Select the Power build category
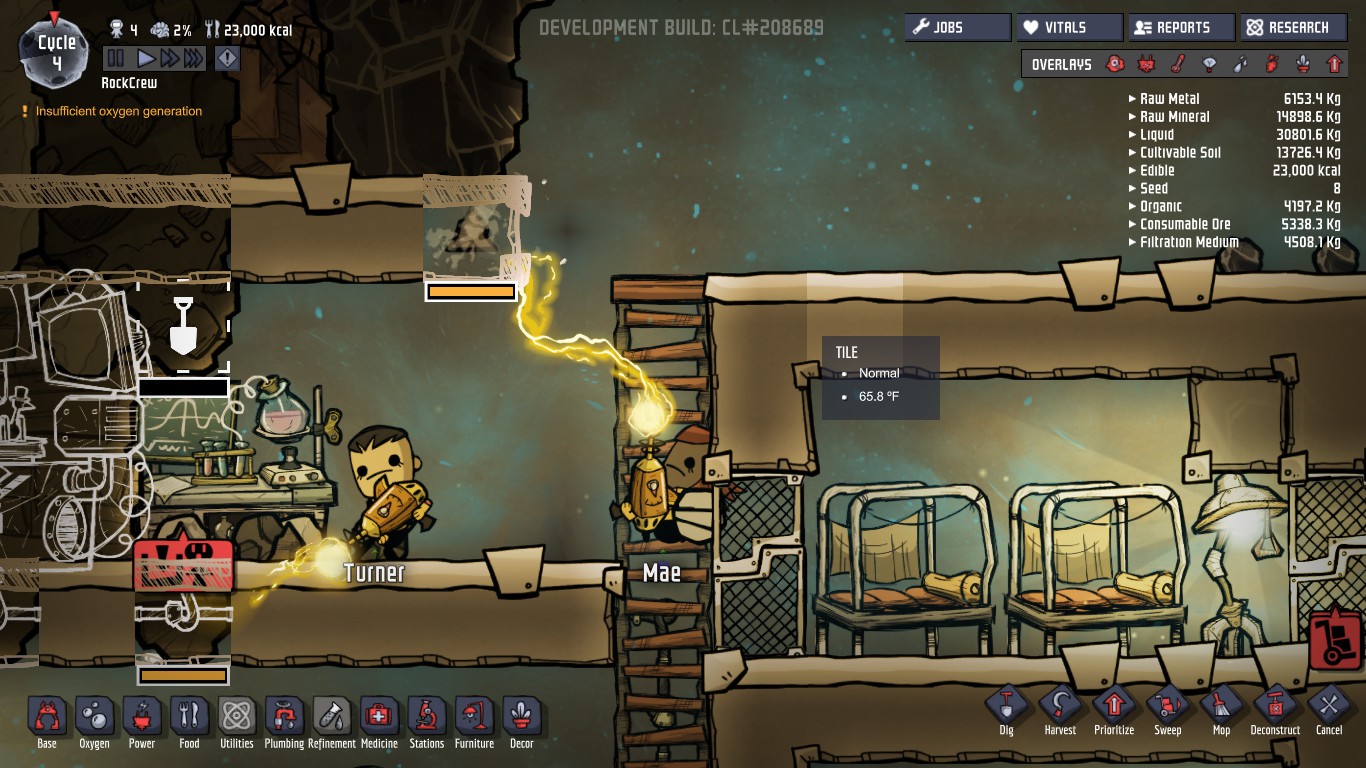Screen dimensions: 1366x768 [142, 718]
